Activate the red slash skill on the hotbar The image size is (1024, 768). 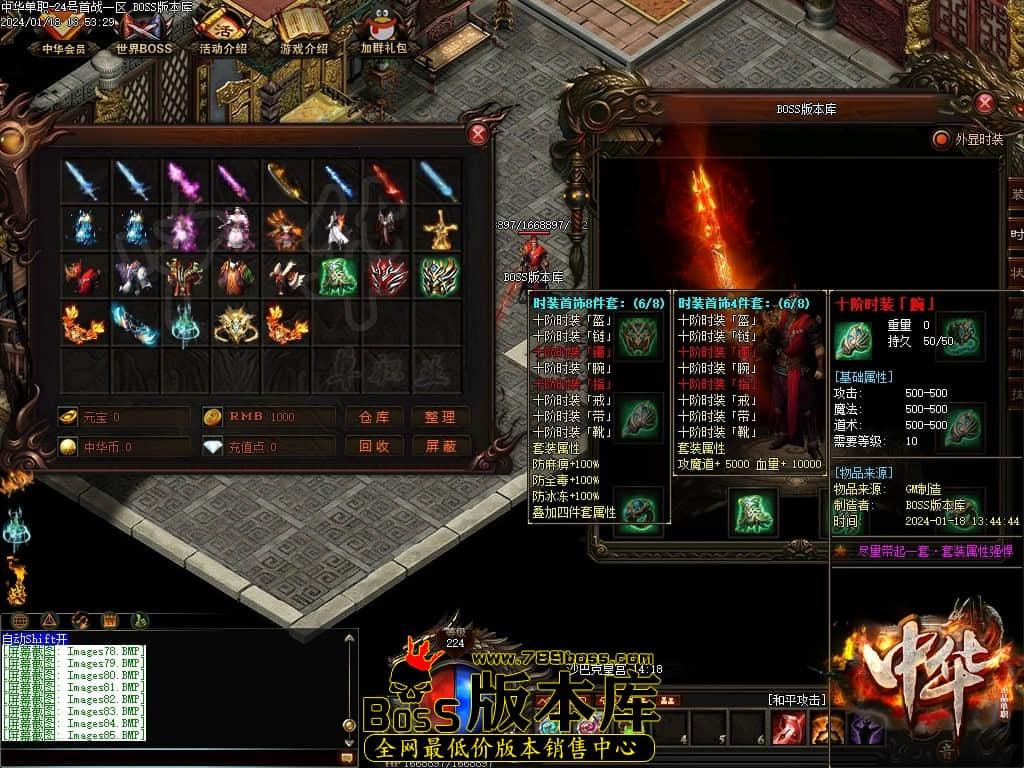(x=789, y=729)
